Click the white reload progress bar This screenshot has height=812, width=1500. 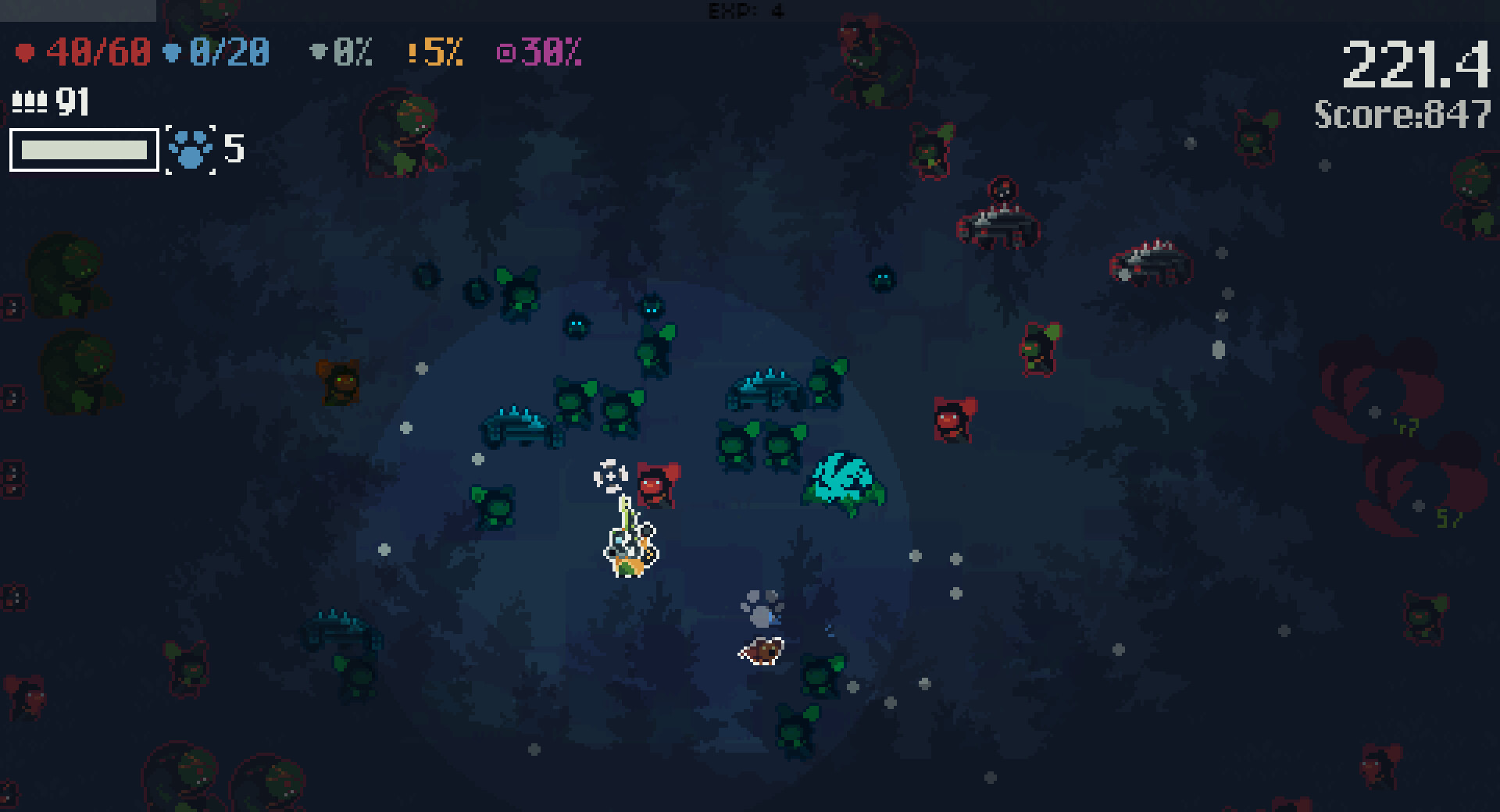83,151
